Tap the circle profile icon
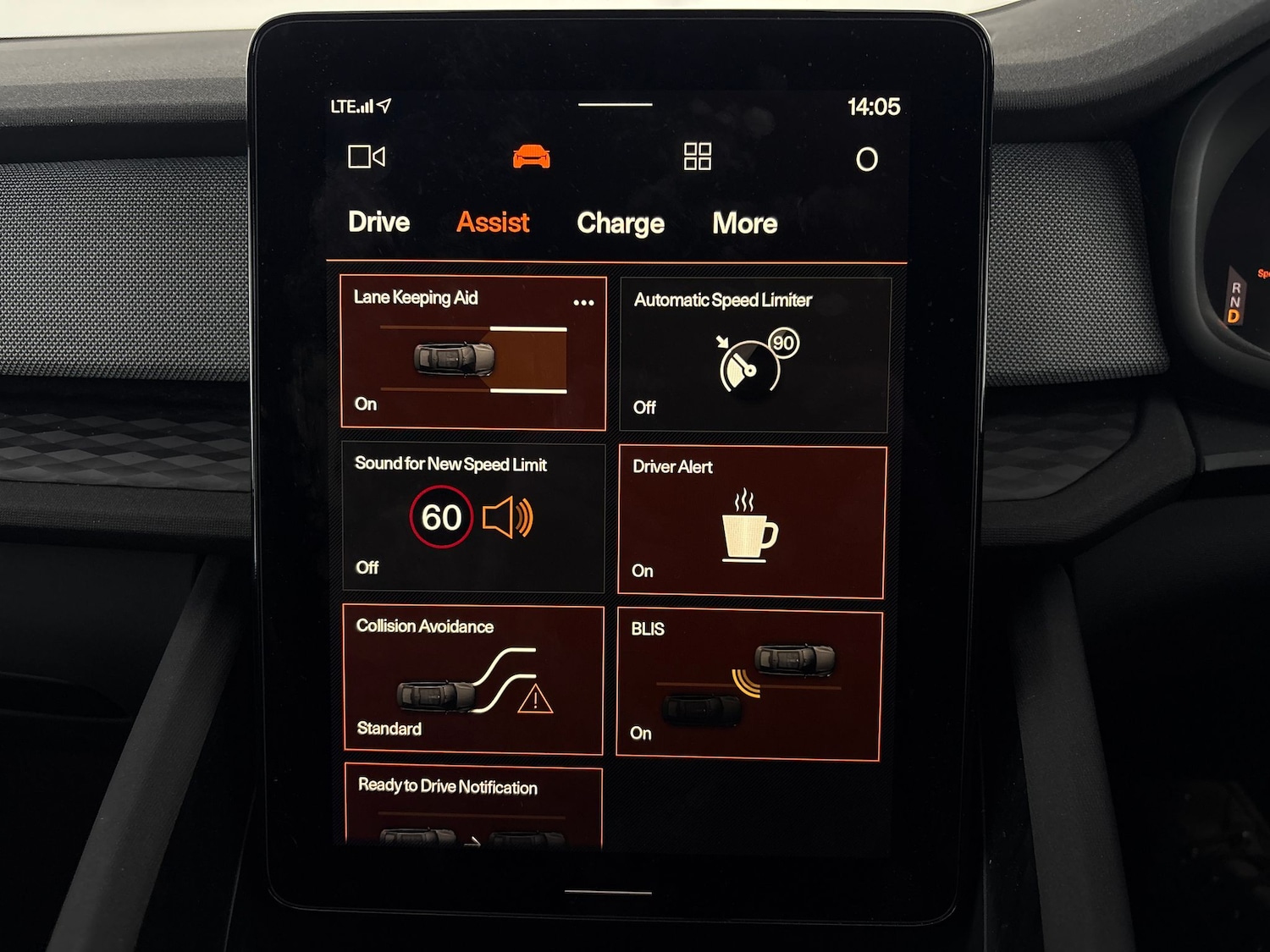The image size is (1270, 952). (x=866, y=159)
